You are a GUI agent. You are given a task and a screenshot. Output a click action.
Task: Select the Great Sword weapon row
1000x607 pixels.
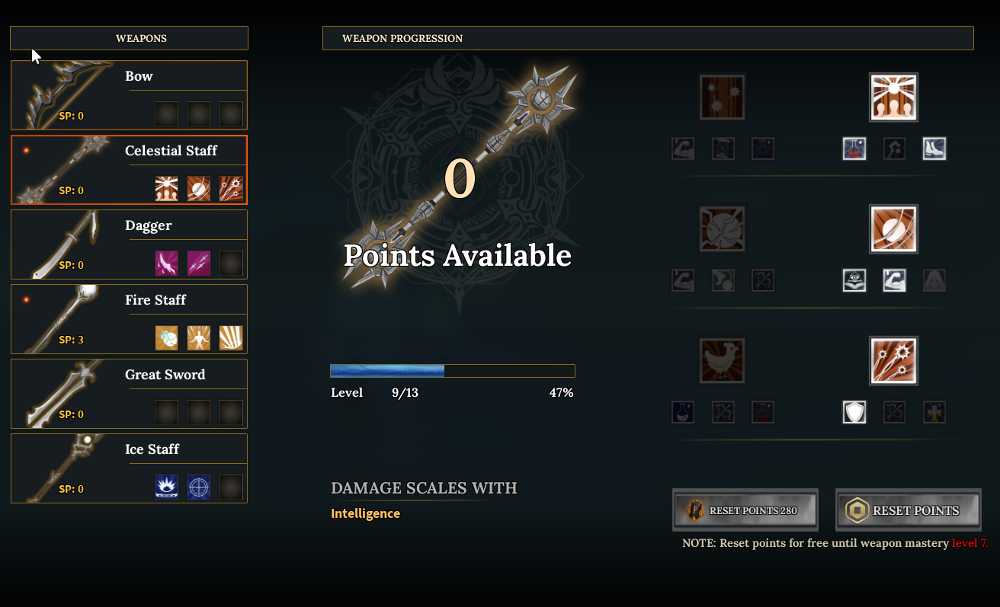(129, 393)
